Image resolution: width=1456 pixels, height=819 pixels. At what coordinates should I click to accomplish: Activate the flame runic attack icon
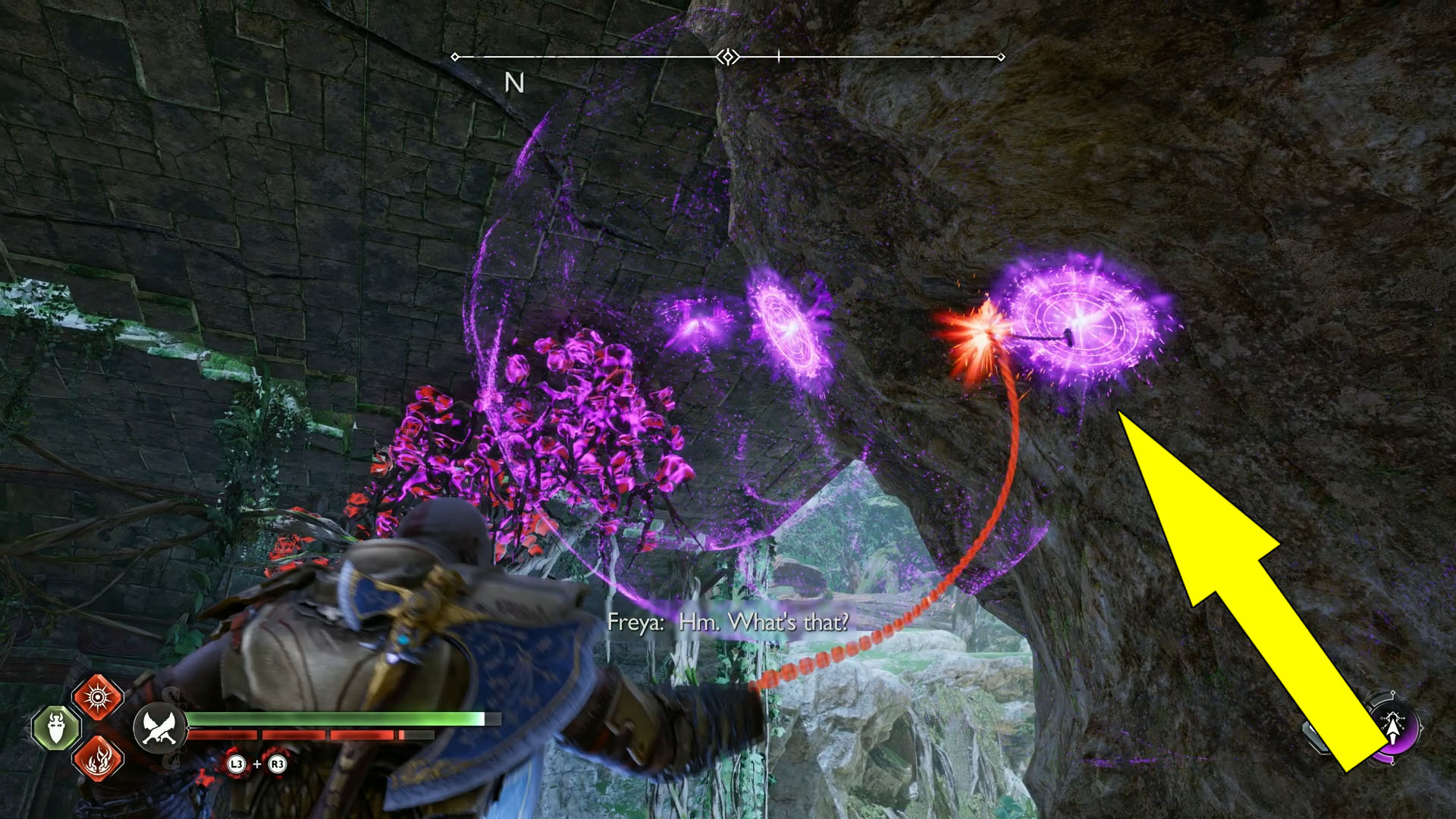pyautogui.click(x=98, y=758)
